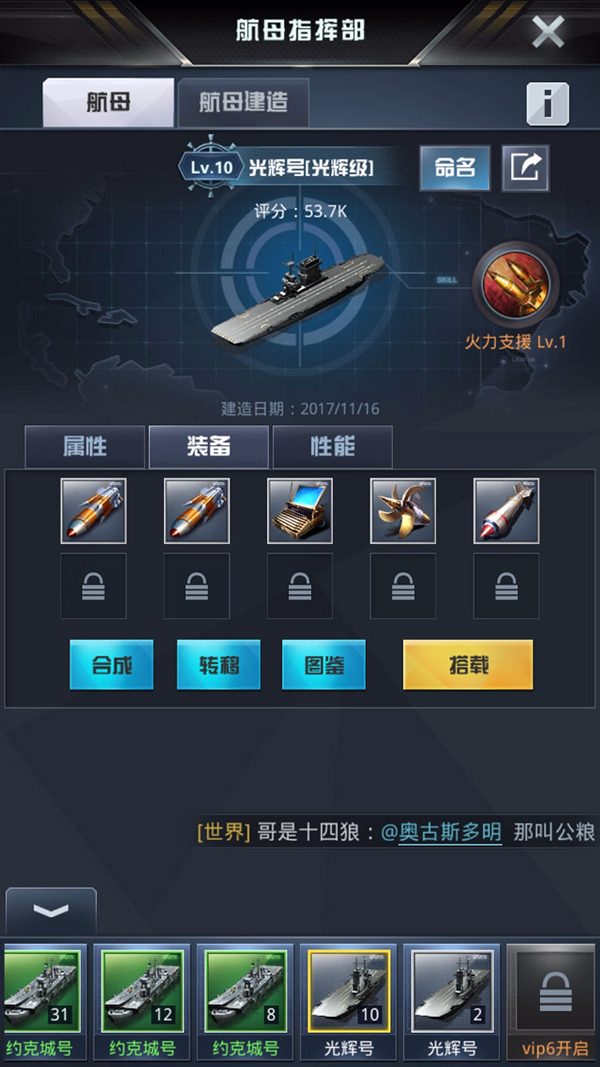Viewport: 600px width, 1067px height.
Task: Share the carrier via share icon
Action: pyautogui.click(x=524, y=168)
